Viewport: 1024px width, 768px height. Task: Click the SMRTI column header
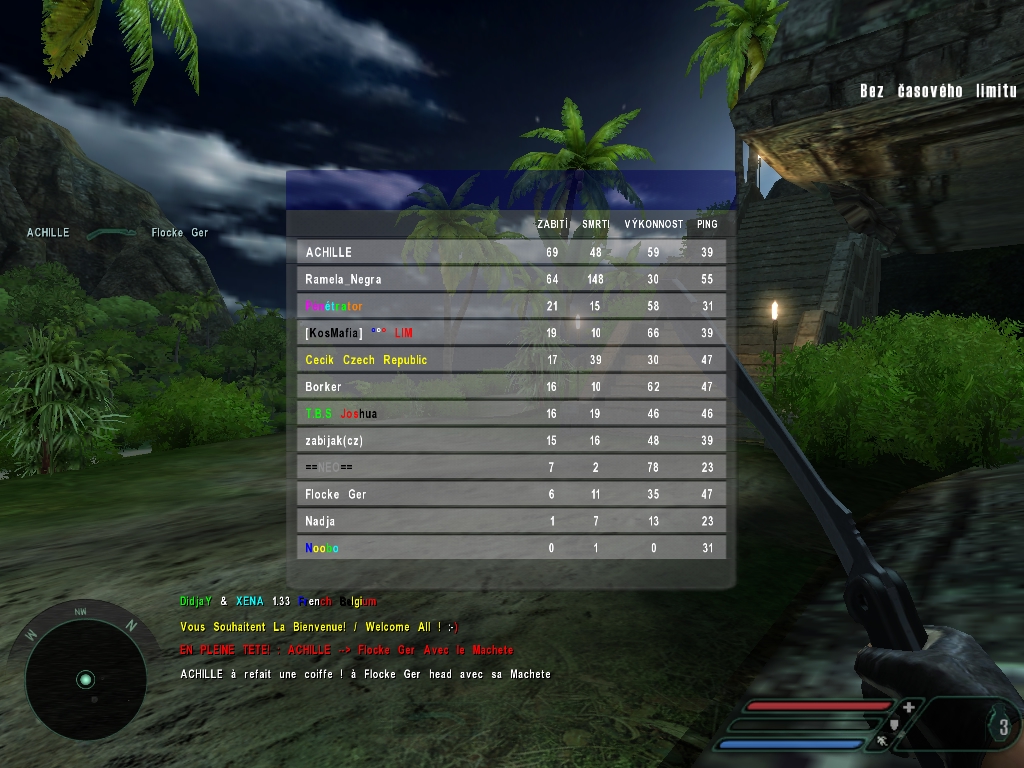tap(596, 225)
